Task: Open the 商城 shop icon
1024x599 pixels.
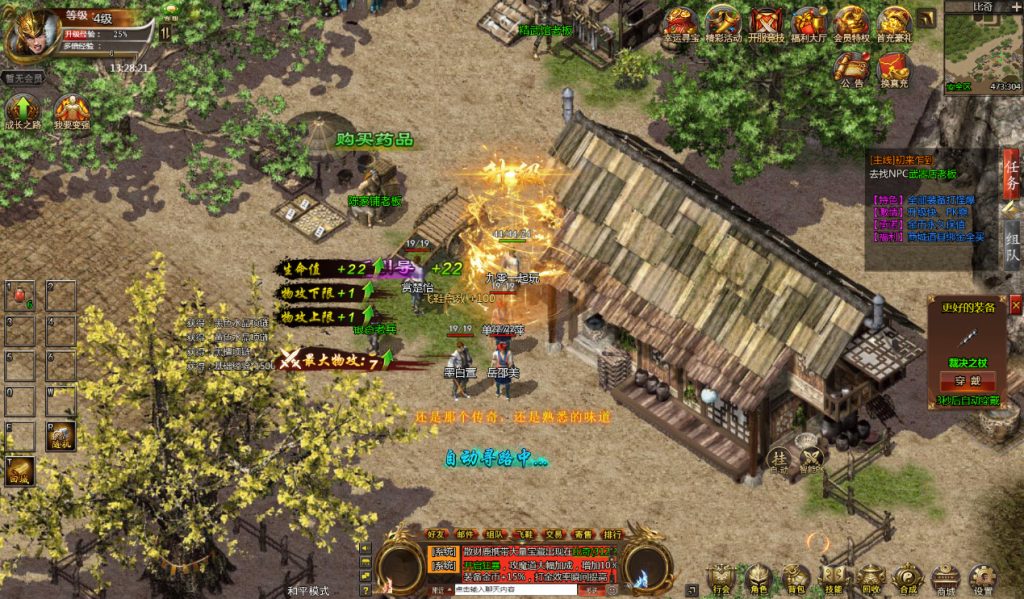Action: [x=945, y=578]
